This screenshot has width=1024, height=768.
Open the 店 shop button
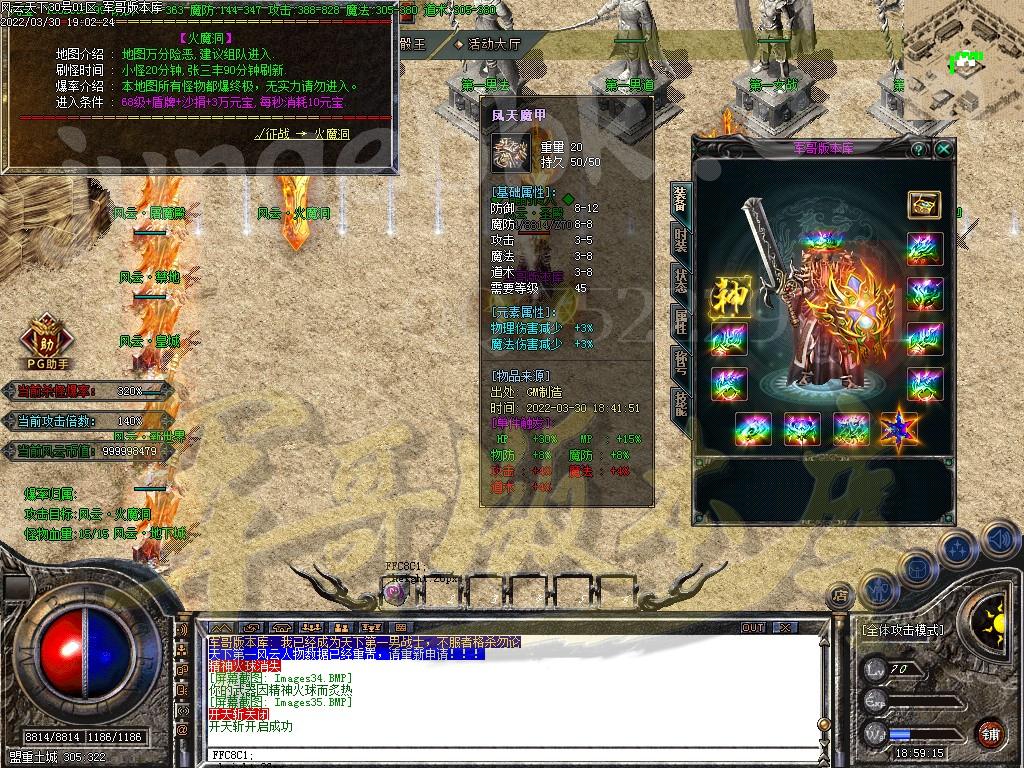point(840,596)
